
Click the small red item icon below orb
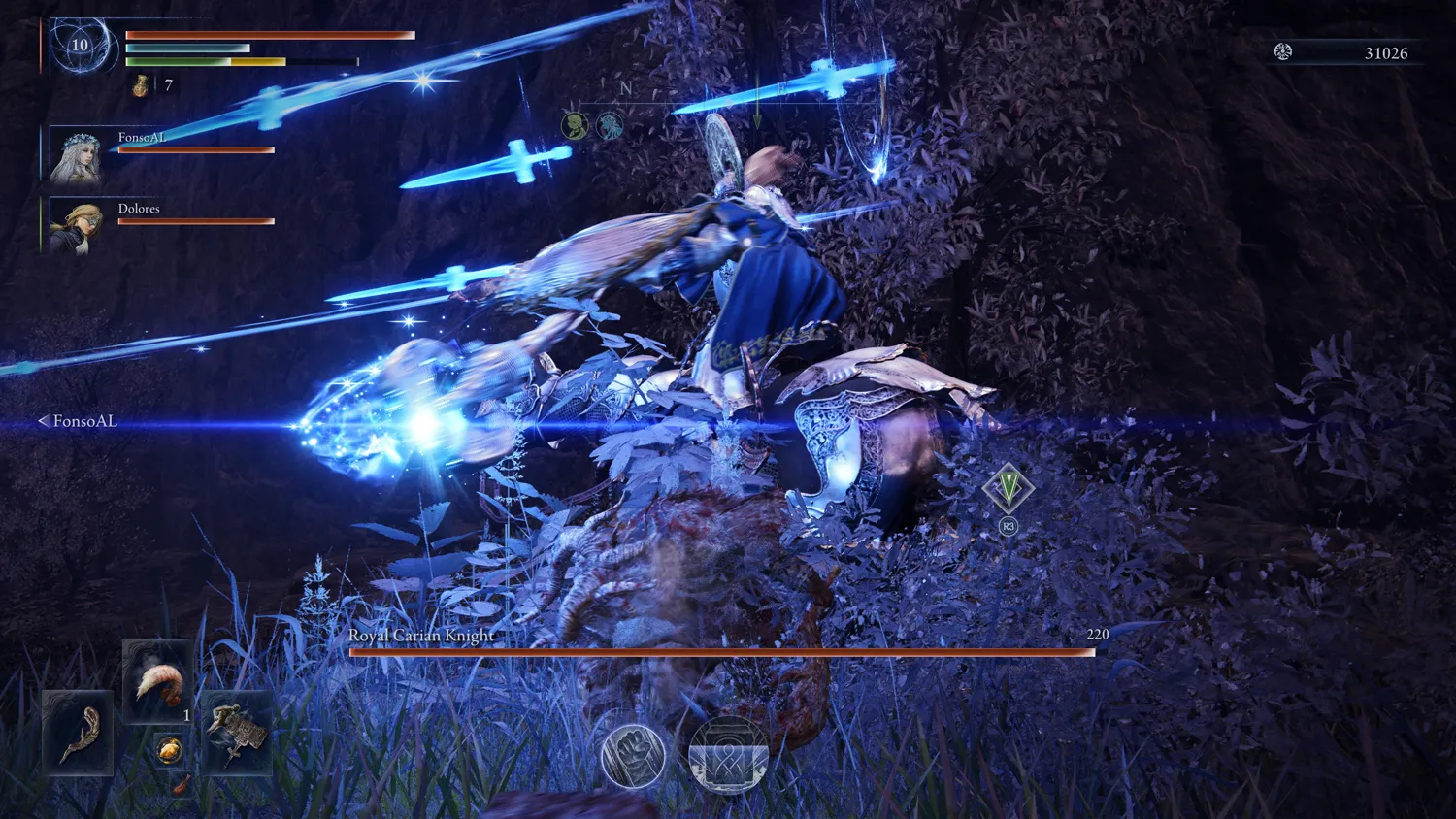pos(182,784)
